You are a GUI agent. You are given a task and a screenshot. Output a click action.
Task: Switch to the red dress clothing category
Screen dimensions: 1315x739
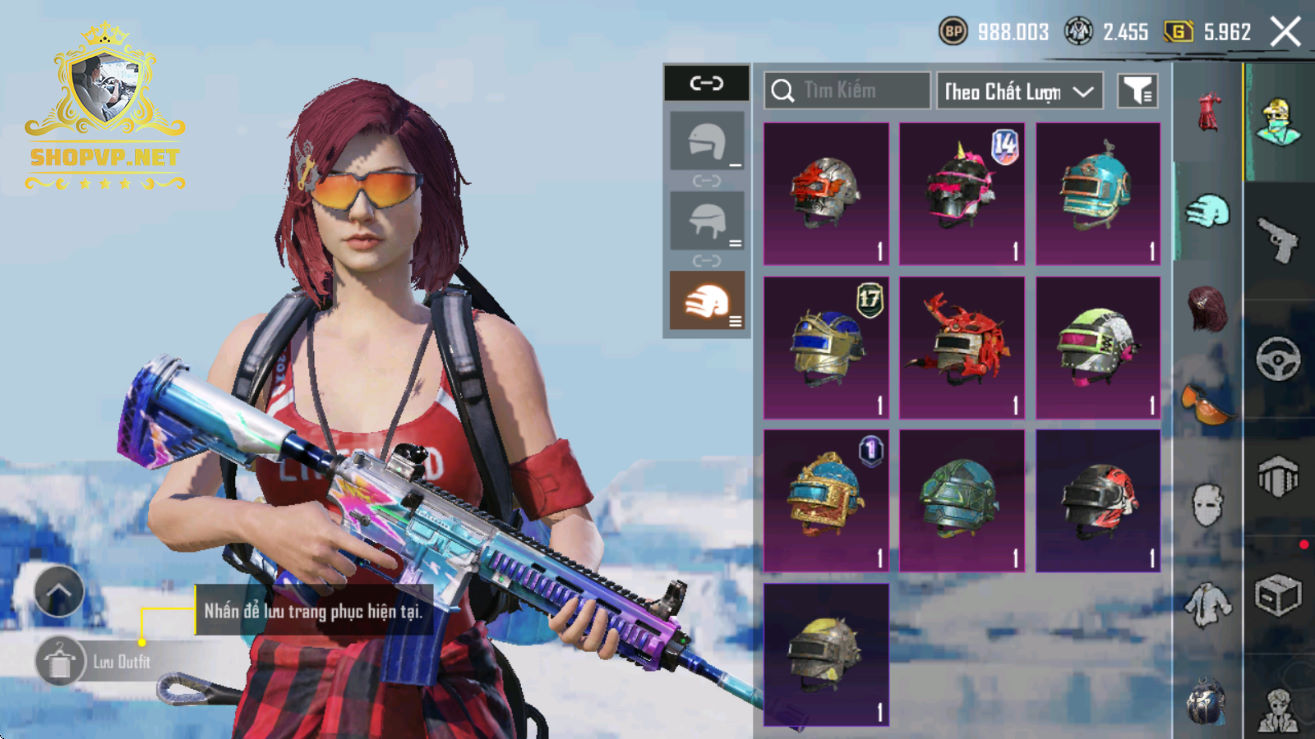point(1208,111)
